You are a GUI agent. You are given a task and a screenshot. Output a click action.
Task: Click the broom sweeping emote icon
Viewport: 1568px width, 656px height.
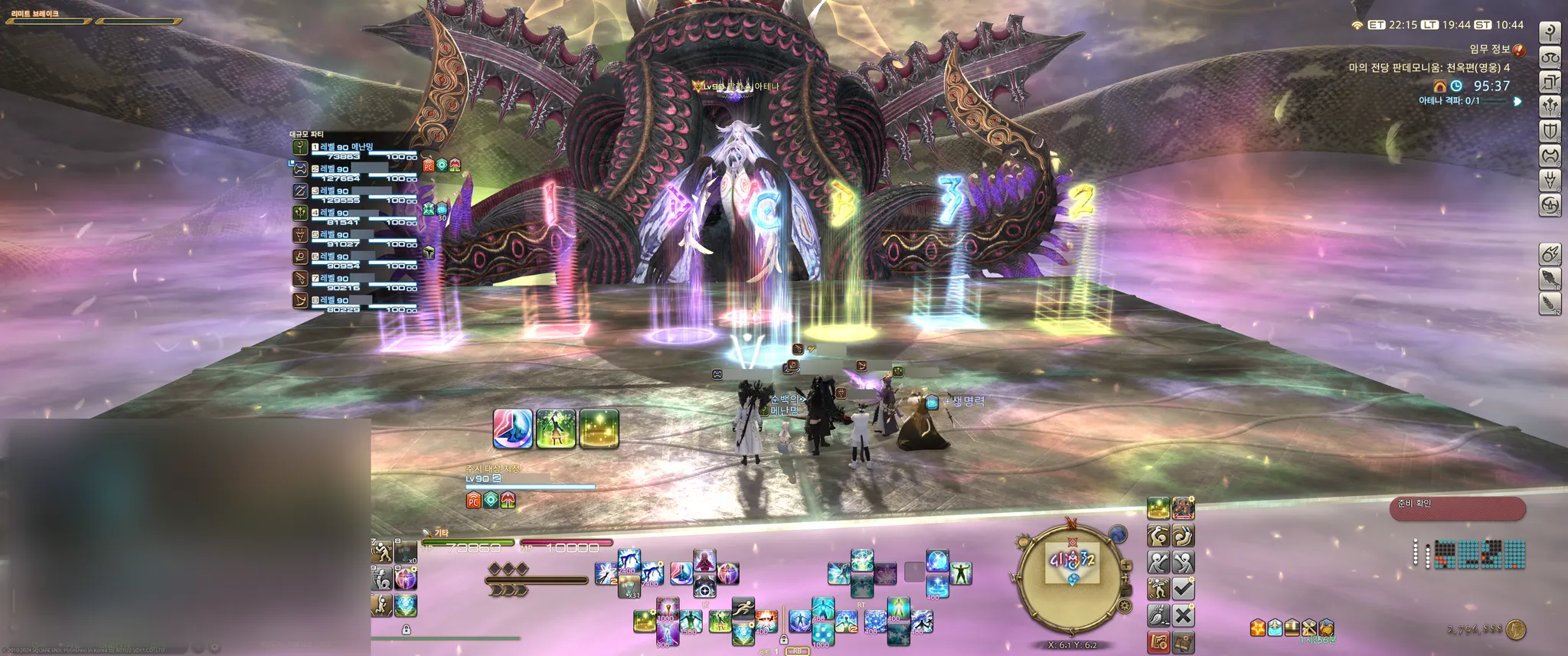[x=1158, y=615]
